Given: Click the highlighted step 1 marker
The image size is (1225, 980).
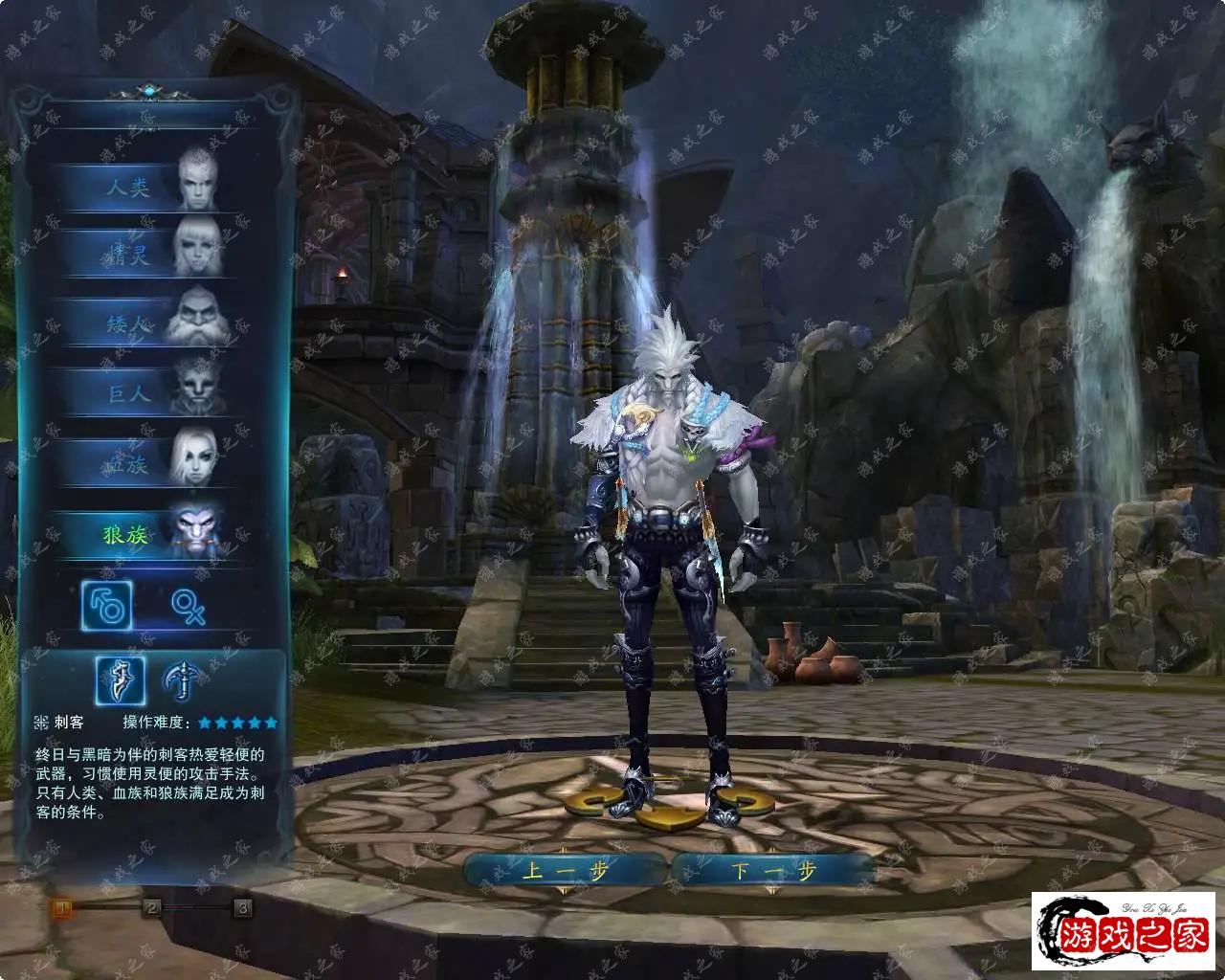Looking at the screenshot, I should click(62, 907).
